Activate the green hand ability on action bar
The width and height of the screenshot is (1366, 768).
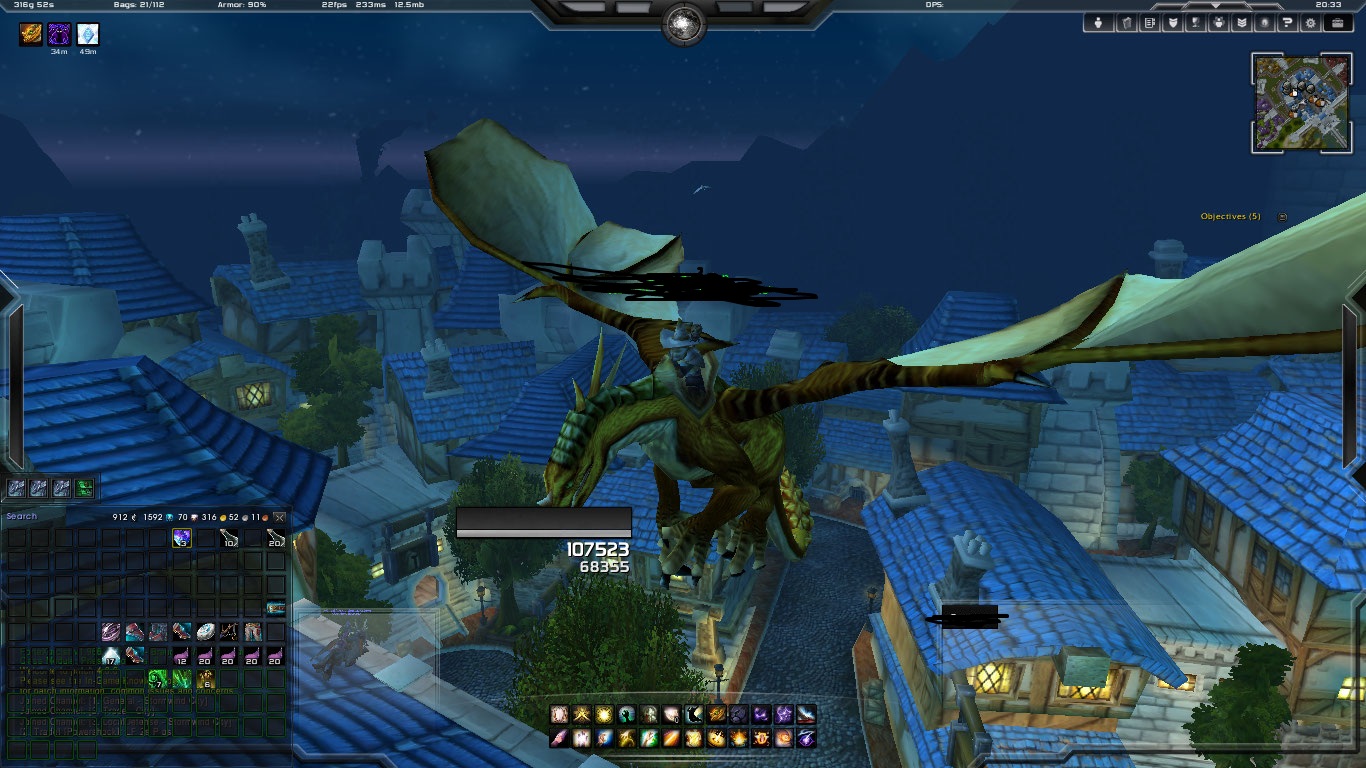628,714
